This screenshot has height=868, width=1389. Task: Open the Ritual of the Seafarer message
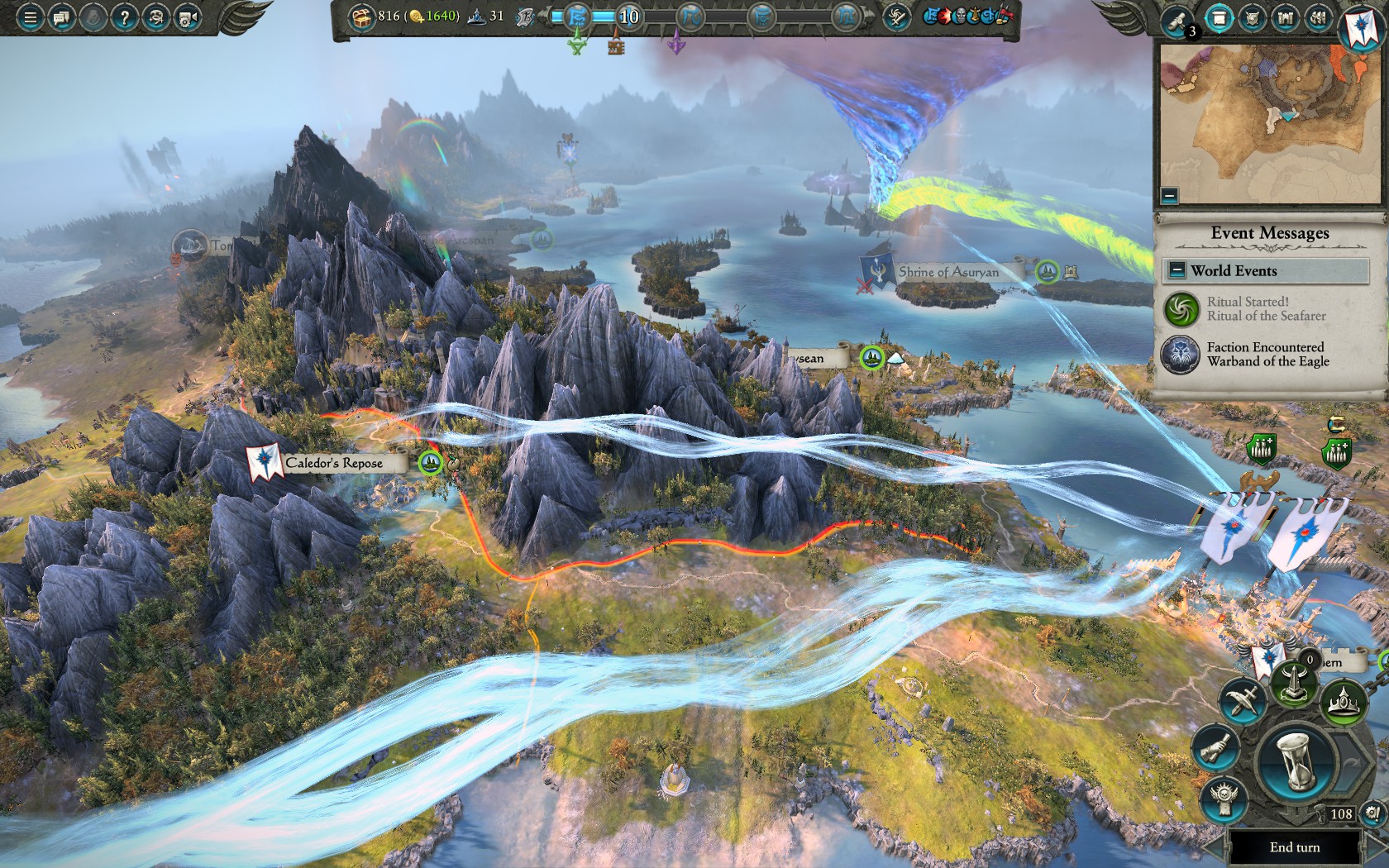1265,309
